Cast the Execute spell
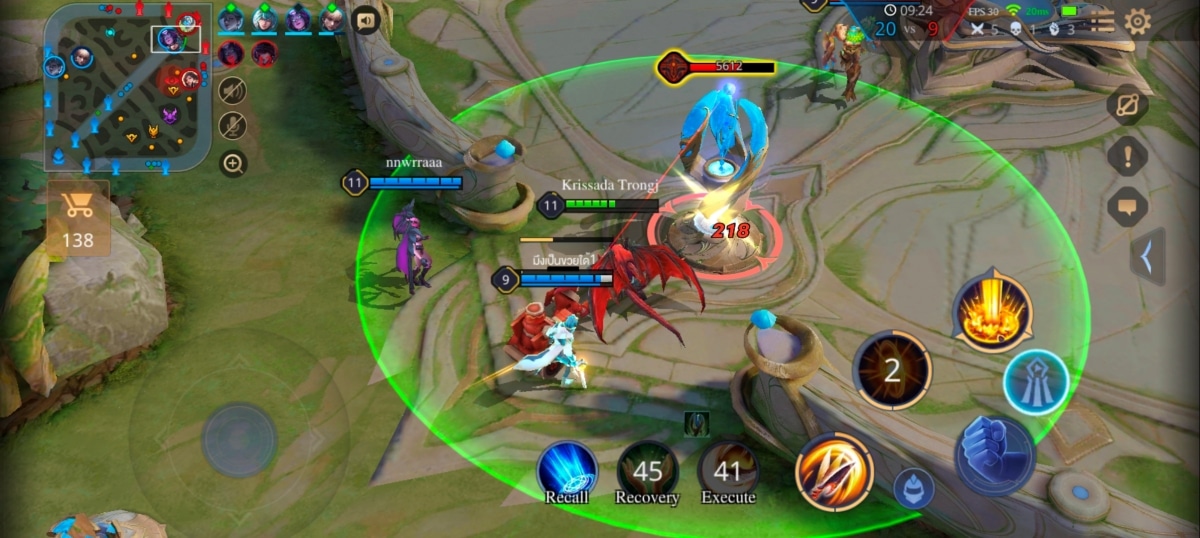 pyautogui.click(x=728, y=471)
